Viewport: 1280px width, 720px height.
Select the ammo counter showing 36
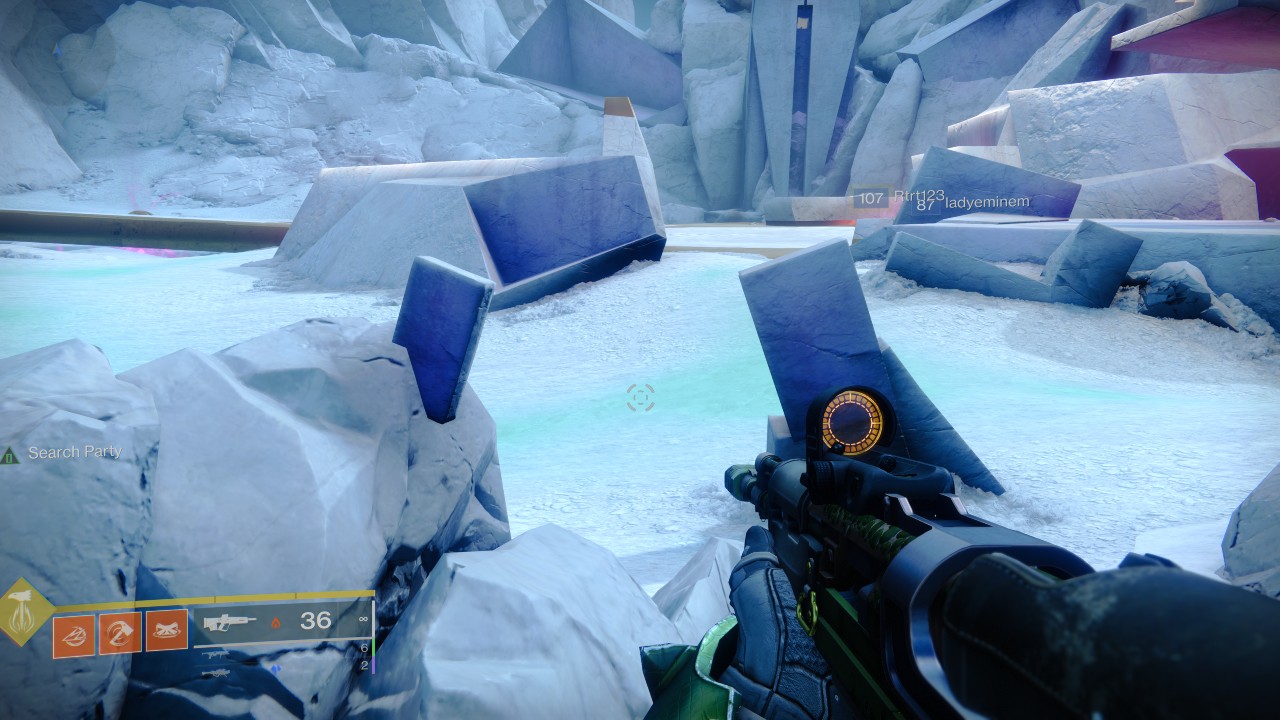[x=315, y=621]
